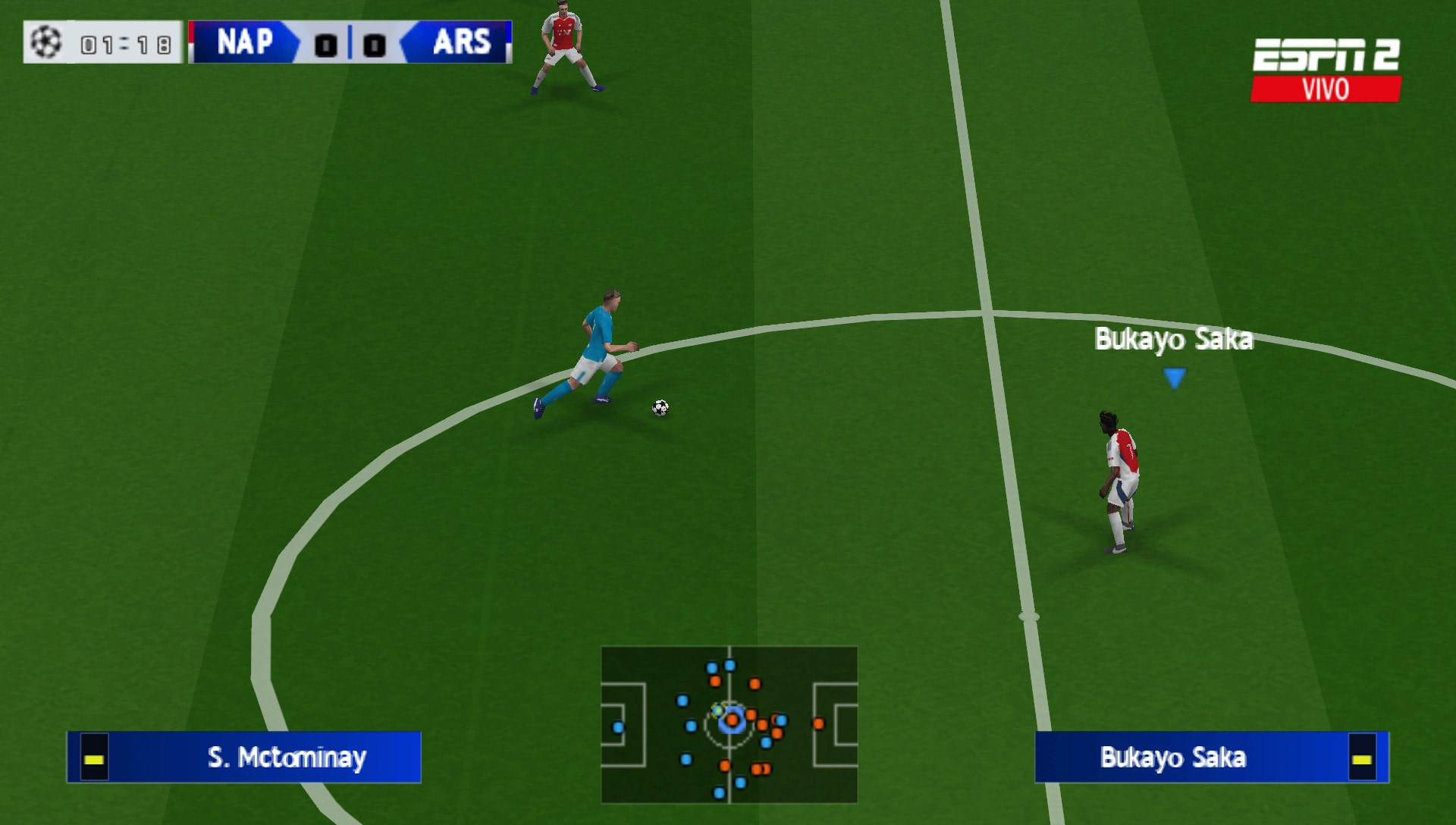Screen dimensions: 1456x825
Task: Click the yellow card indicator beside S. Mctominay
Action: (94, 758)
